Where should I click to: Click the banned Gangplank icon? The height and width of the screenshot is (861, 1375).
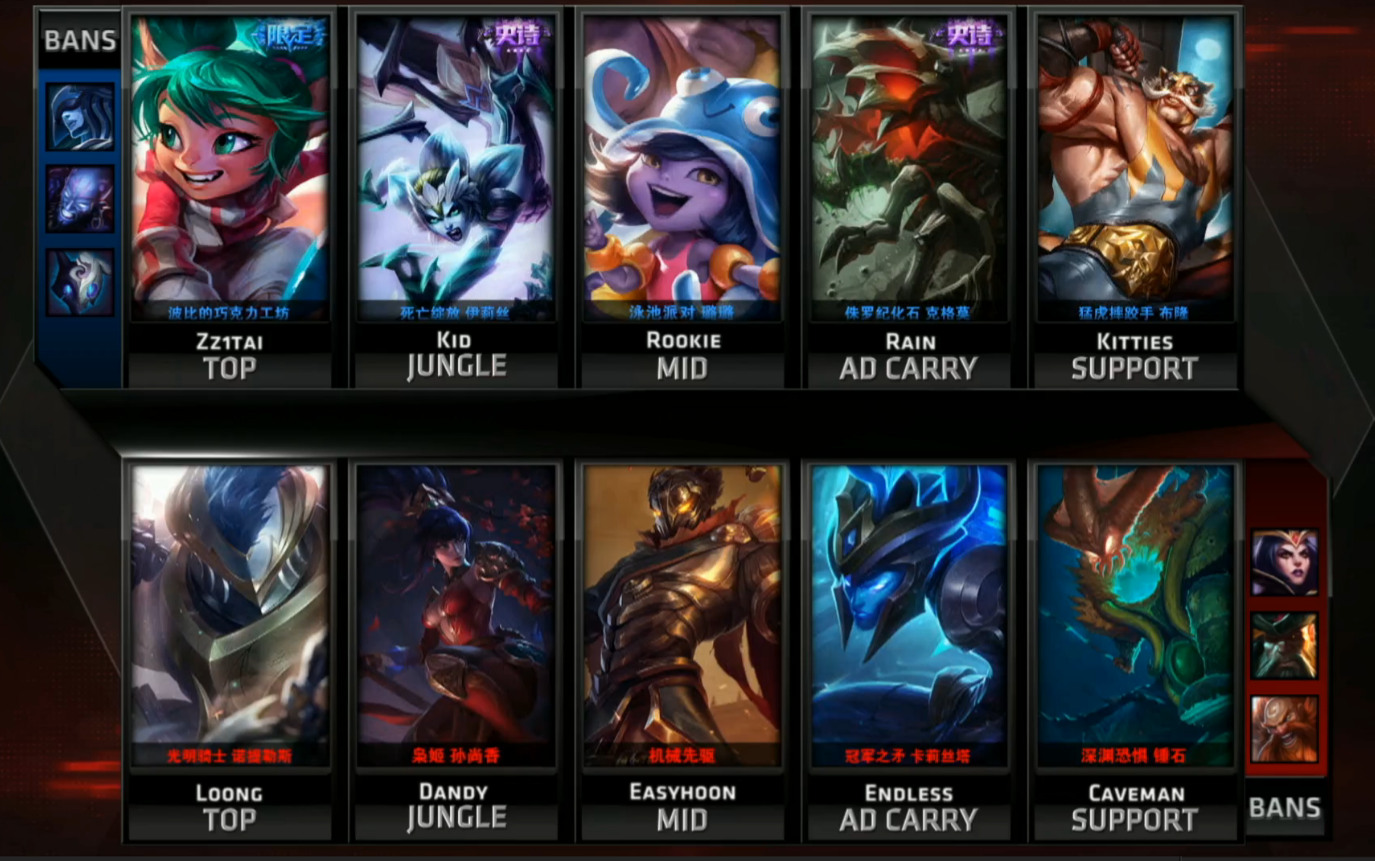(1285, 646)
